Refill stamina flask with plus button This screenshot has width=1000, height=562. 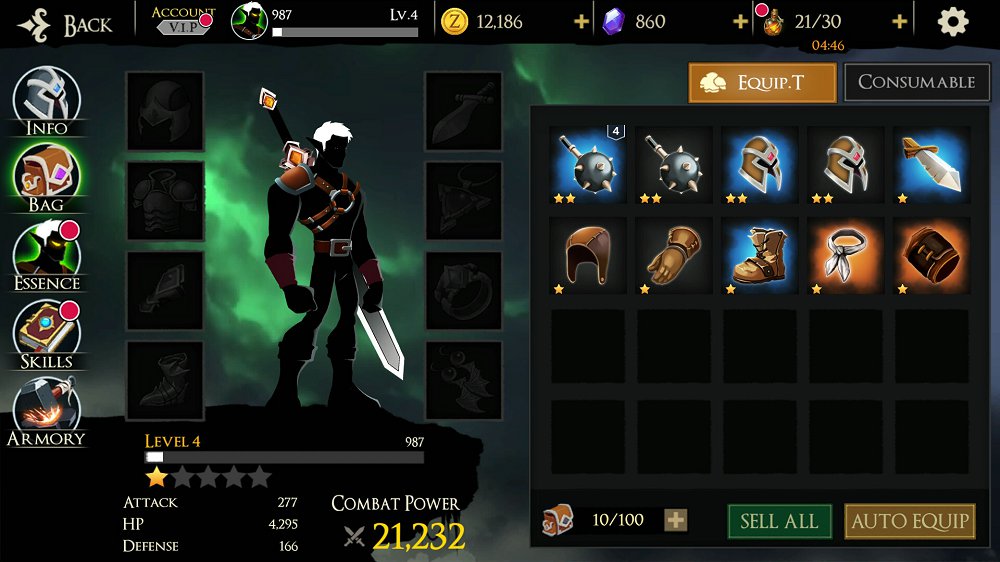click(900, 22)
